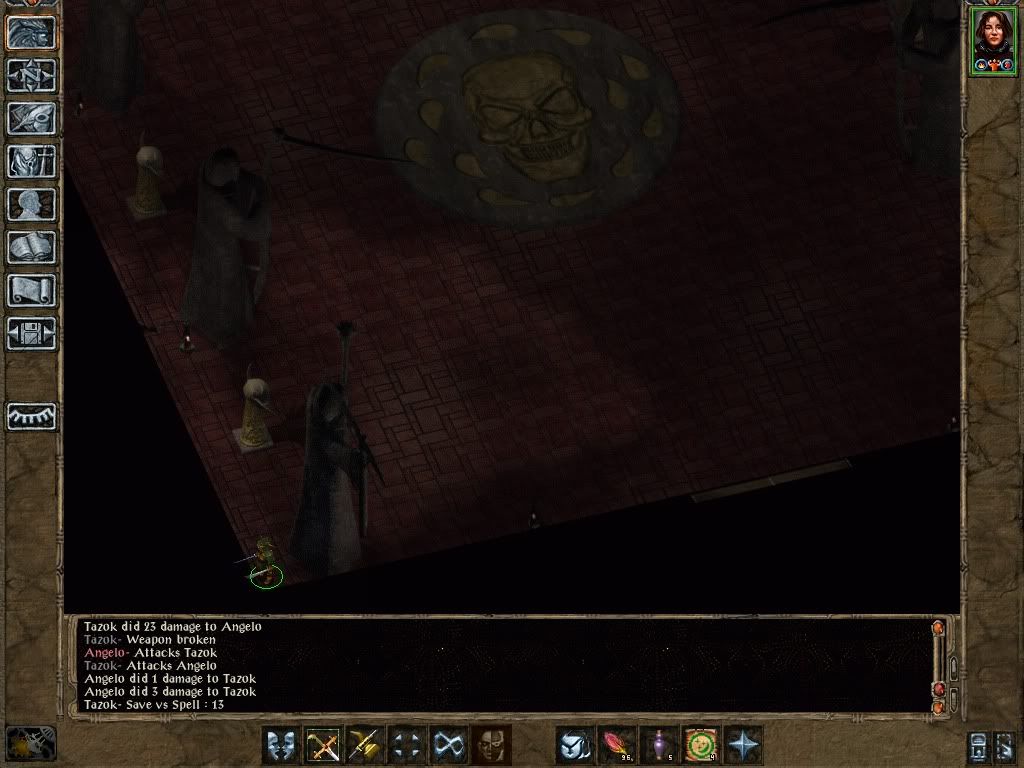
Task: Show the character record silhouette button
Action: (32, 204)
